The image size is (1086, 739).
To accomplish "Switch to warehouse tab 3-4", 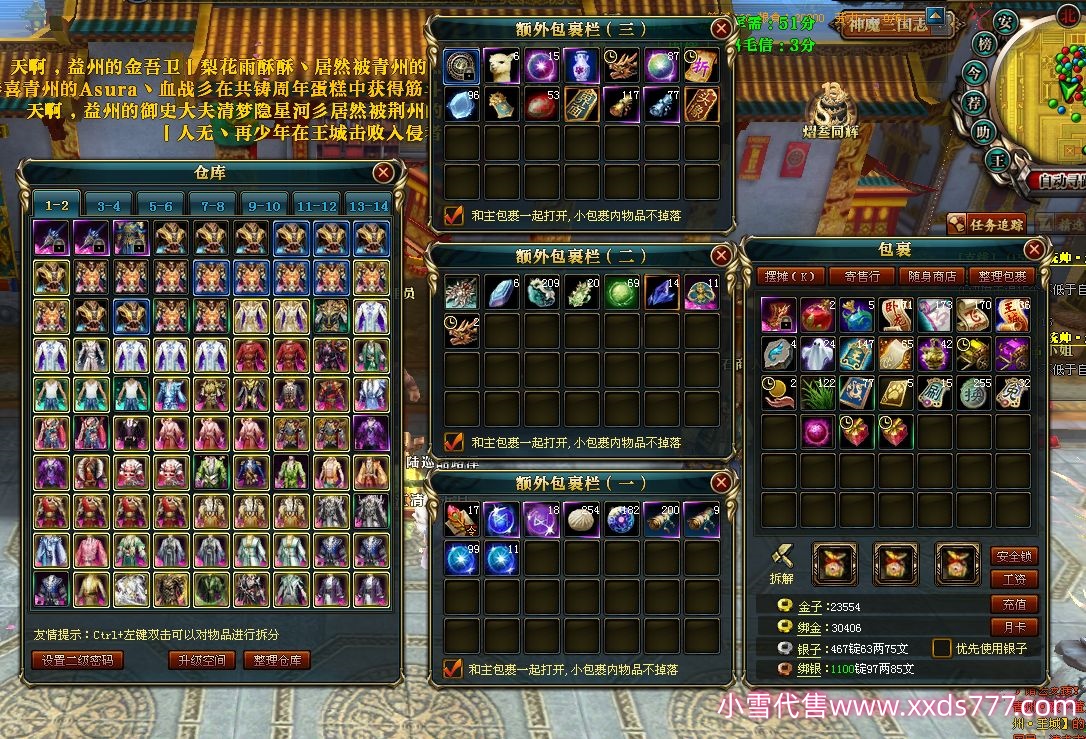I will [108, 205].
